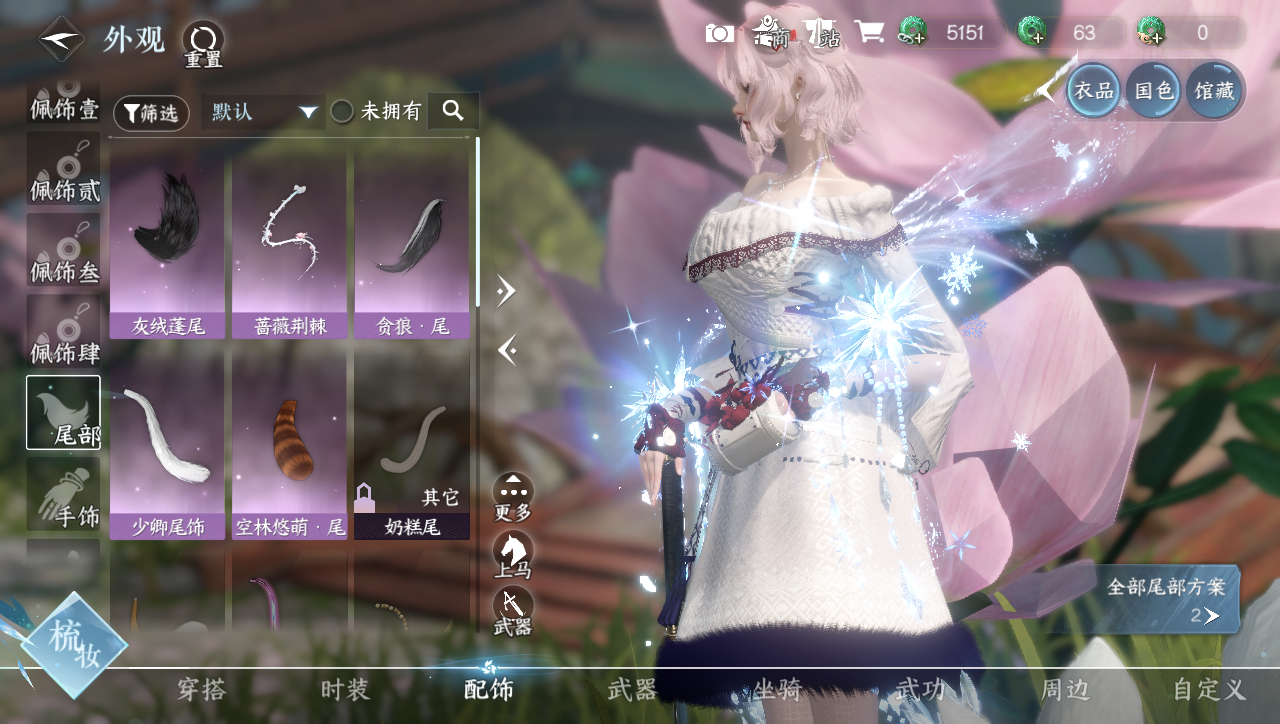This screenshot has height=724, width=1280.
Task: Click the back arrow beside 外观
Action: tap(60, 39)
